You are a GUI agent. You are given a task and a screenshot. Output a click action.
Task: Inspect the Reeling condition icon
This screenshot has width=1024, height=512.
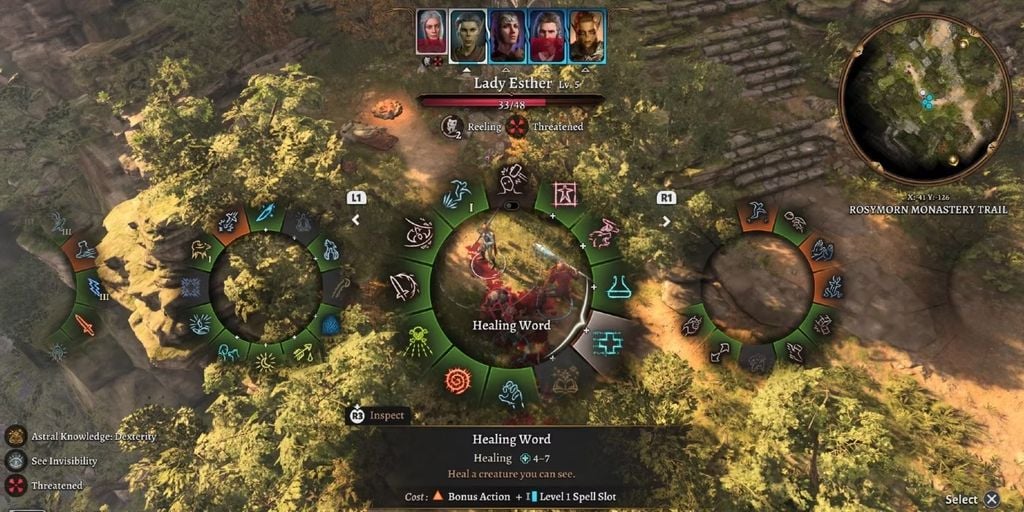click(452, 126)
